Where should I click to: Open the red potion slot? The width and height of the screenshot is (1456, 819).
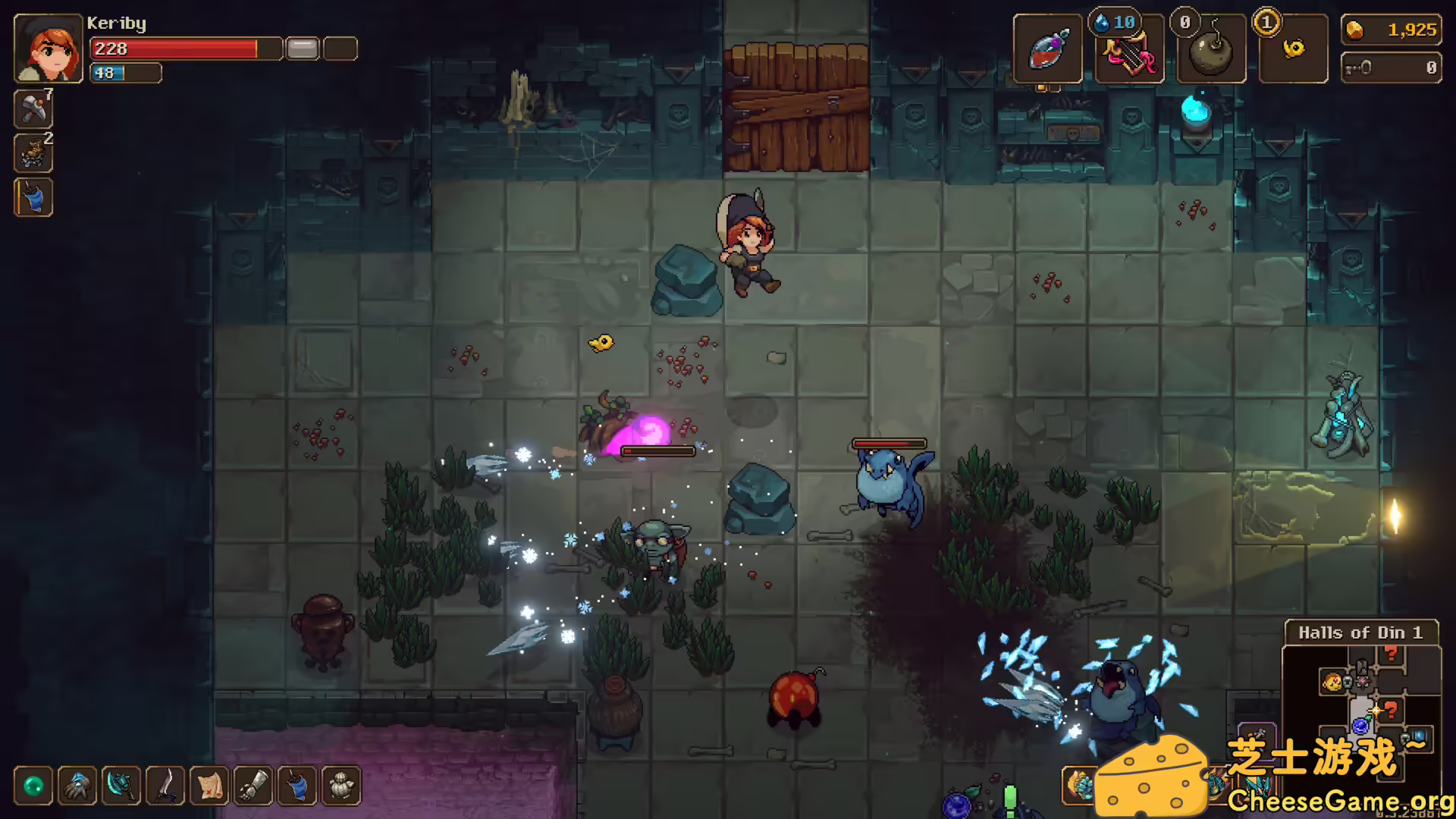(1047, 50)
